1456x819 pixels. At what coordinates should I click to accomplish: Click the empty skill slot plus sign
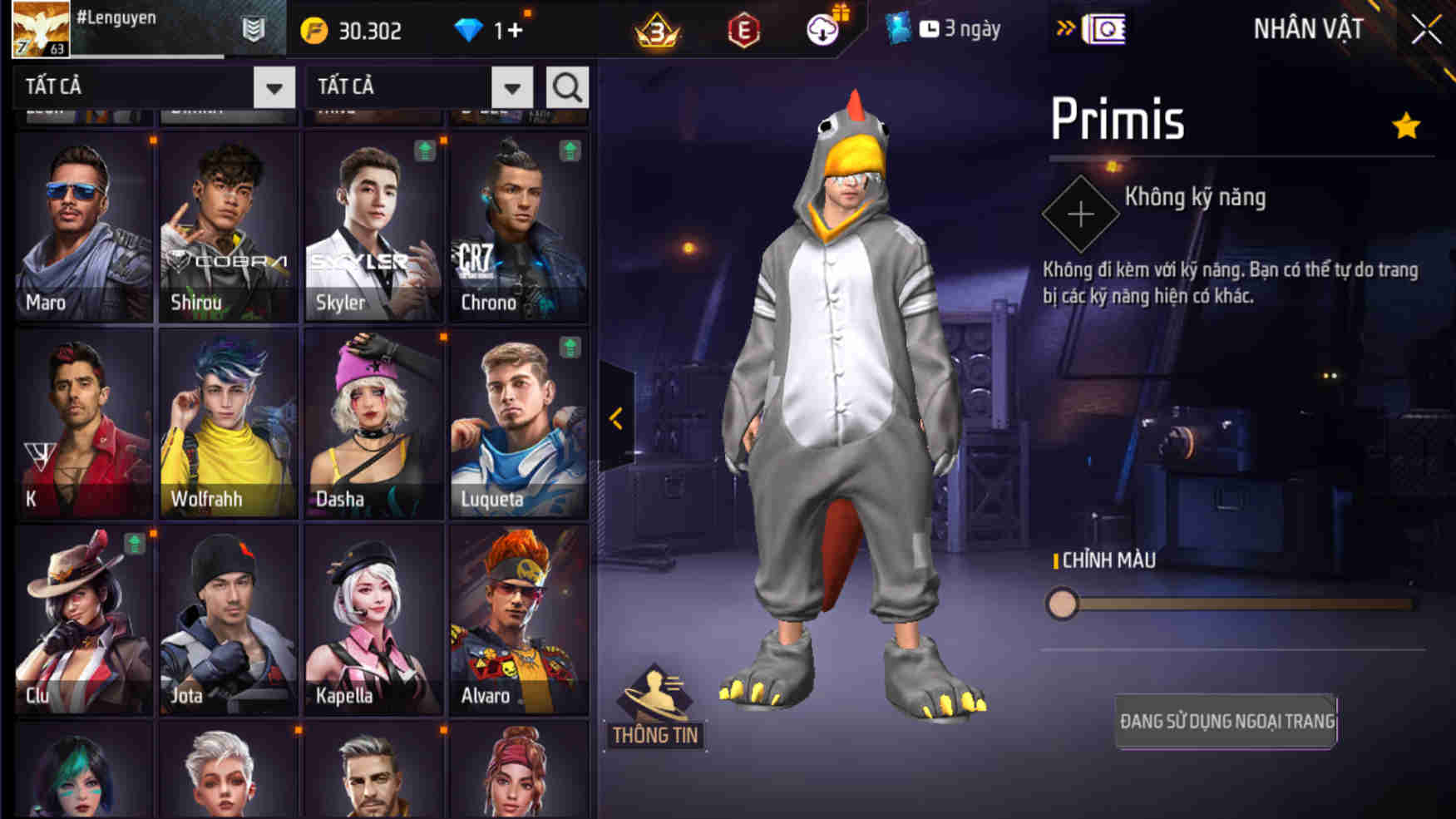point(1081,215)
